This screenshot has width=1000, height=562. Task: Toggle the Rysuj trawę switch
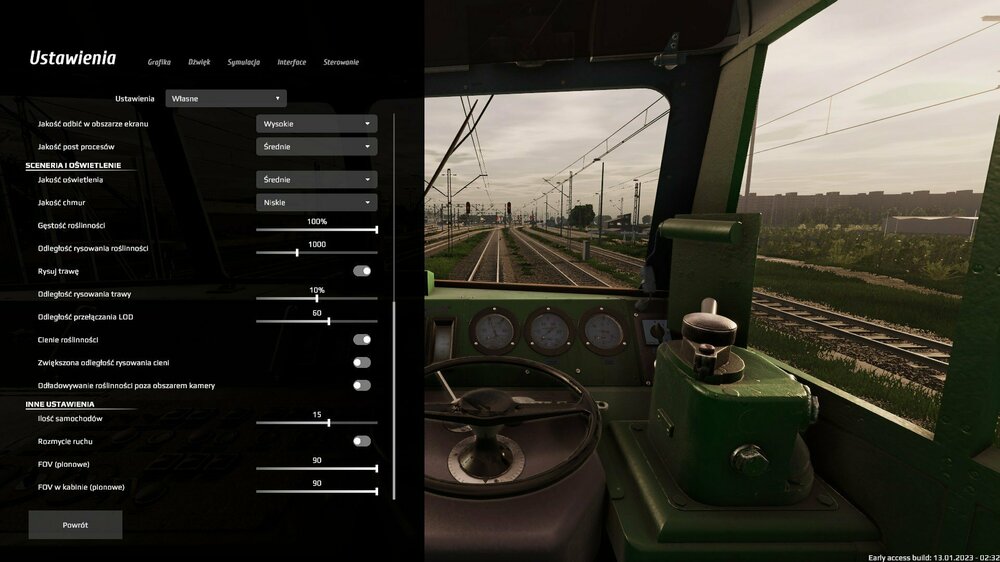pyautogui.click(x=362, y=271)
